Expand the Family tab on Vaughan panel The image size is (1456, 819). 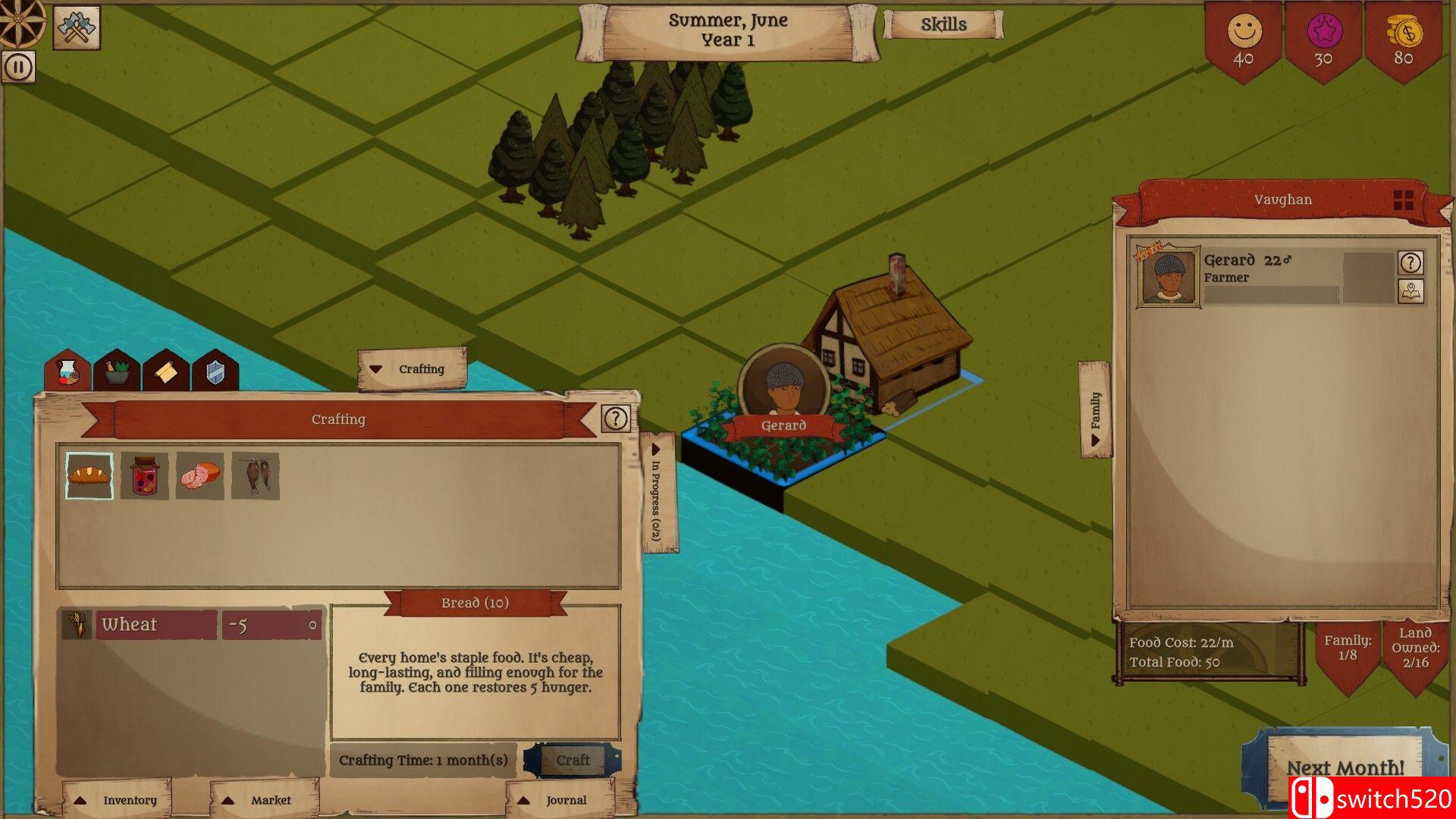click(x=1095, y=408)
